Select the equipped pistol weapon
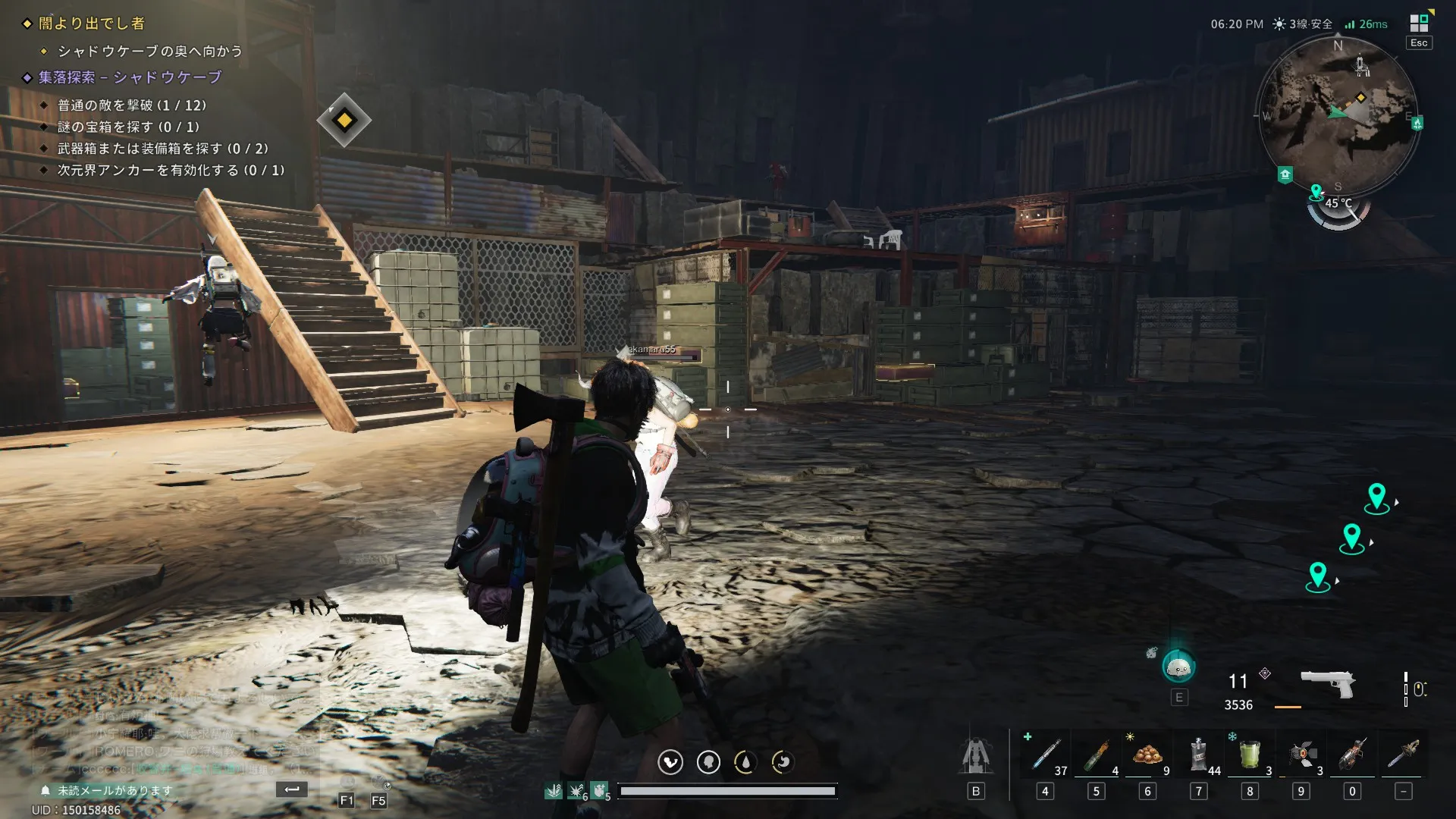 tap(1328, 682)
